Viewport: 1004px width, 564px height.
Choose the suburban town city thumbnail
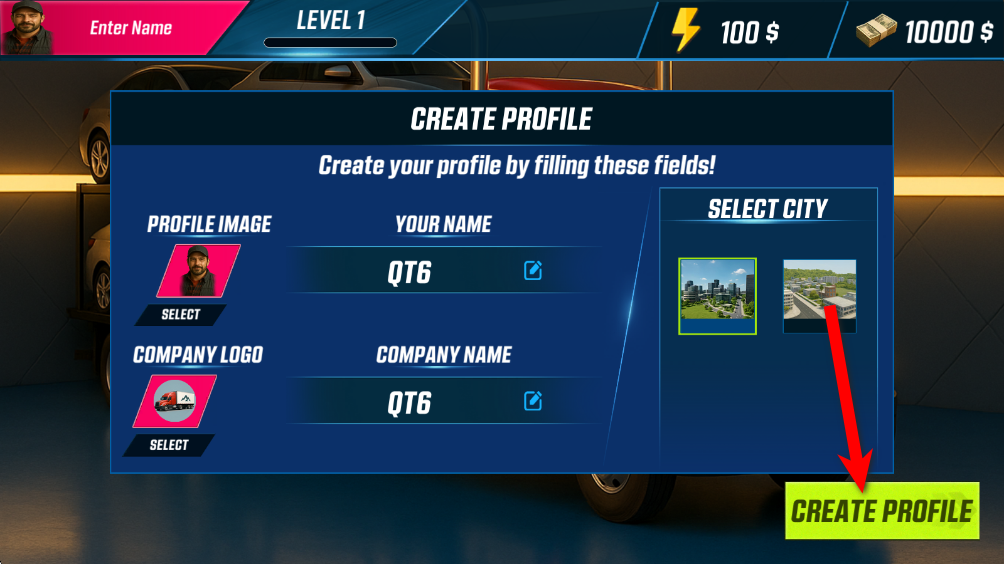pos(819,295)
